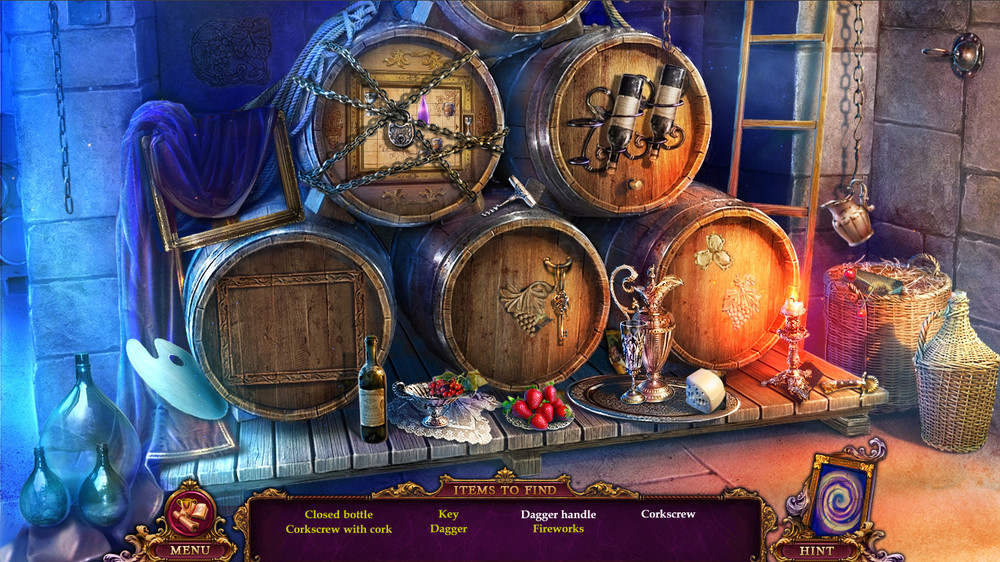Click the red scroll emblem above Menu
The width and height of the screenshot is (1000, 562).
[188, 508]
